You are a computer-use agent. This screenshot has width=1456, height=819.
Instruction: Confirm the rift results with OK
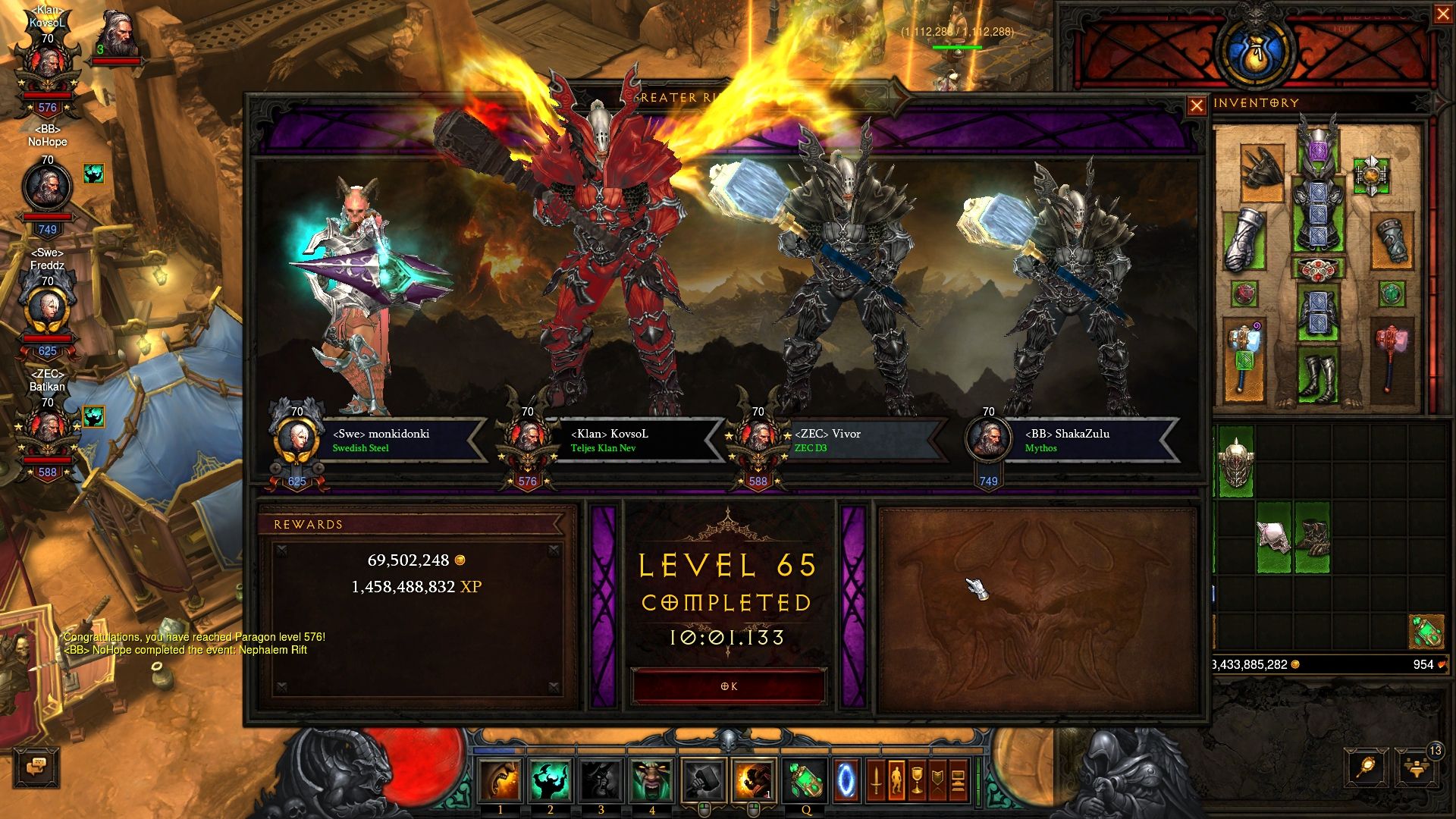tap(728, 686)
